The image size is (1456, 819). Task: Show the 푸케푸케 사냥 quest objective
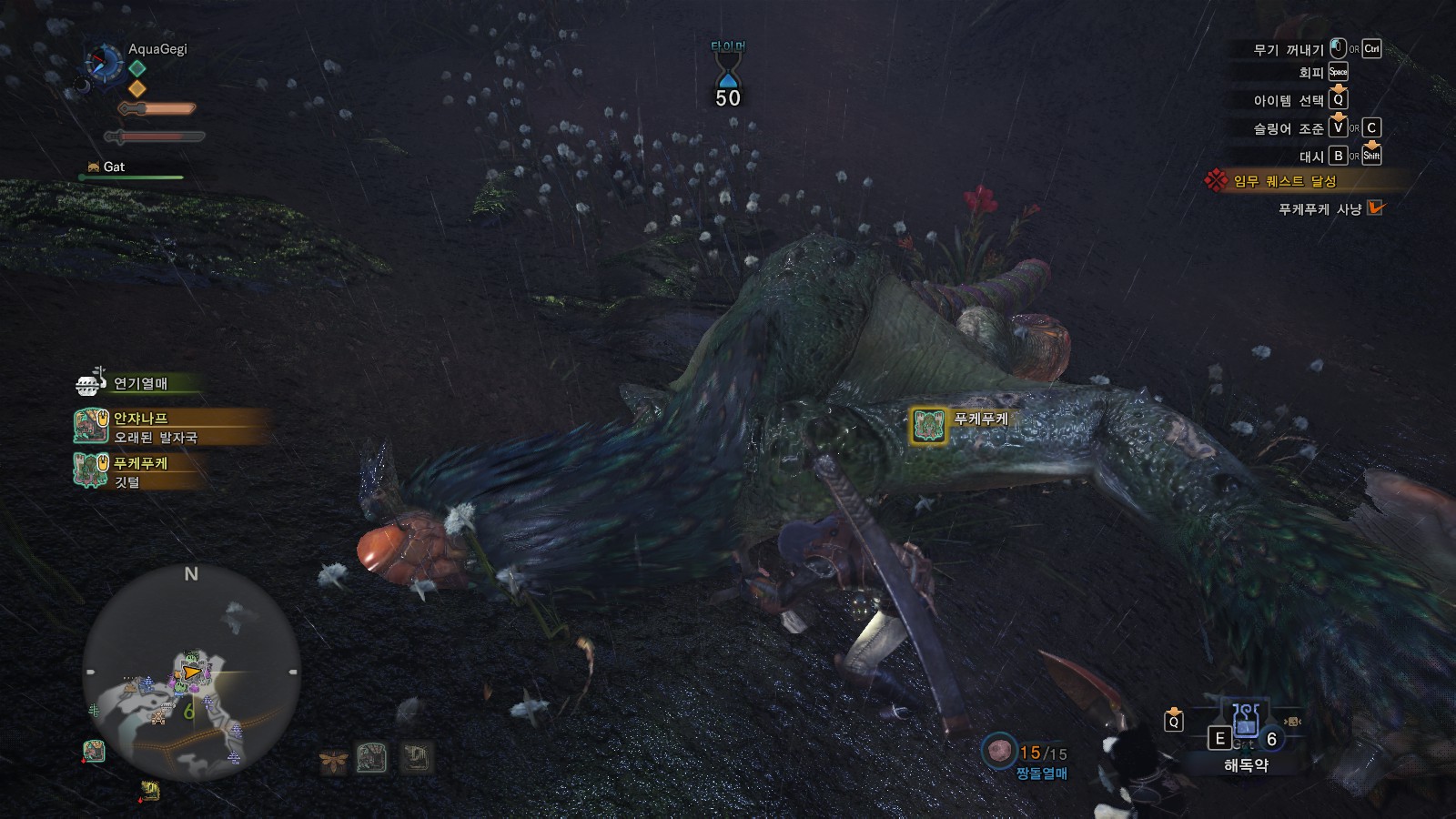point(1319,208)
